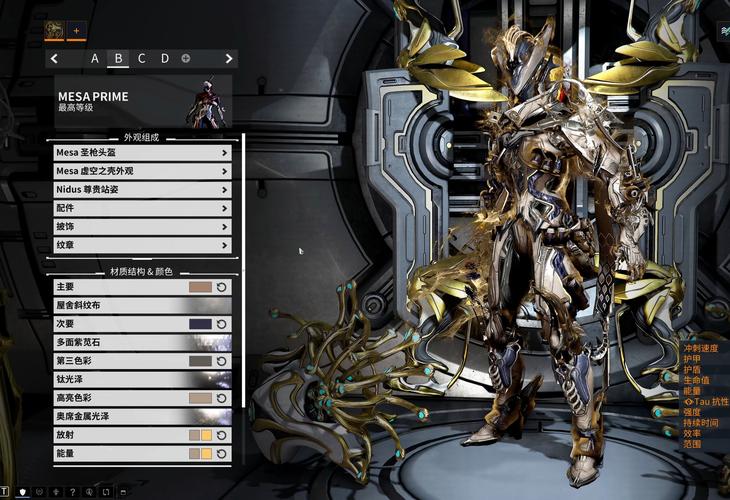The height and width of the screenshot is (500, 730).
Task: Open the 披饰 syandana menu
Action: 143,226
